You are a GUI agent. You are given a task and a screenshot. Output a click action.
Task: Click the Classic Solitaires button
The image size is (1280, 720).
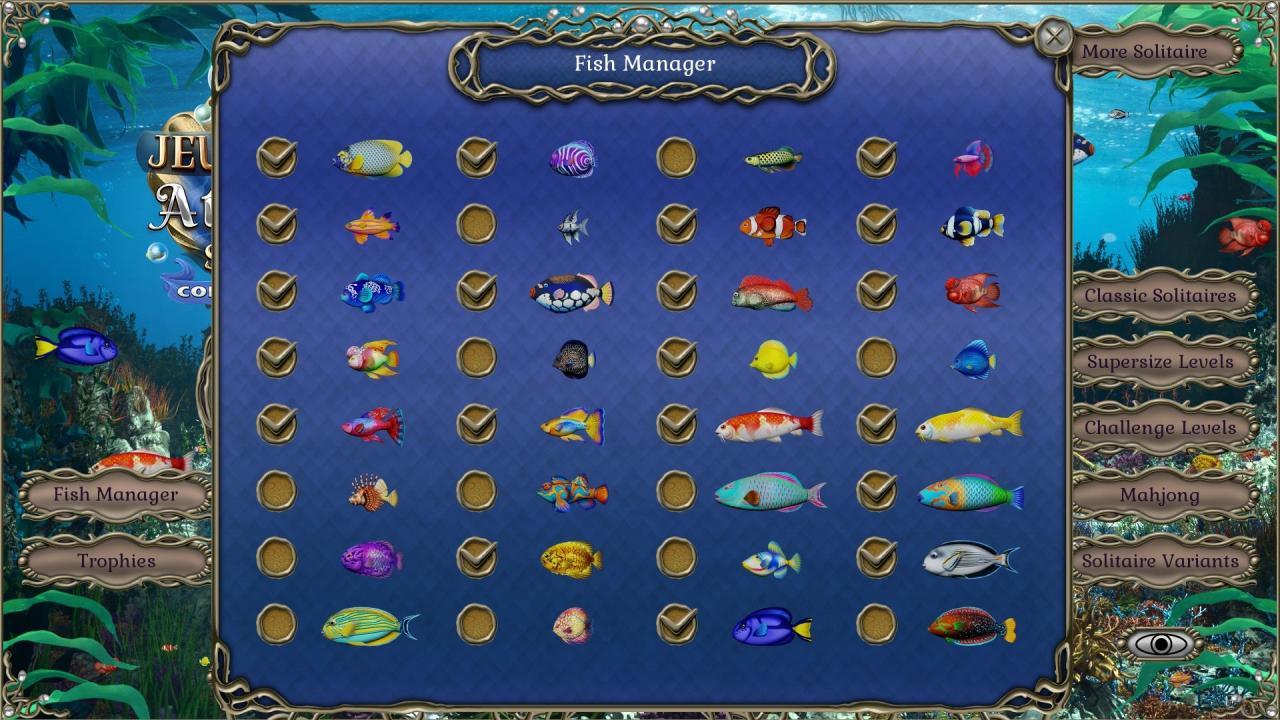pos(1162,295)
